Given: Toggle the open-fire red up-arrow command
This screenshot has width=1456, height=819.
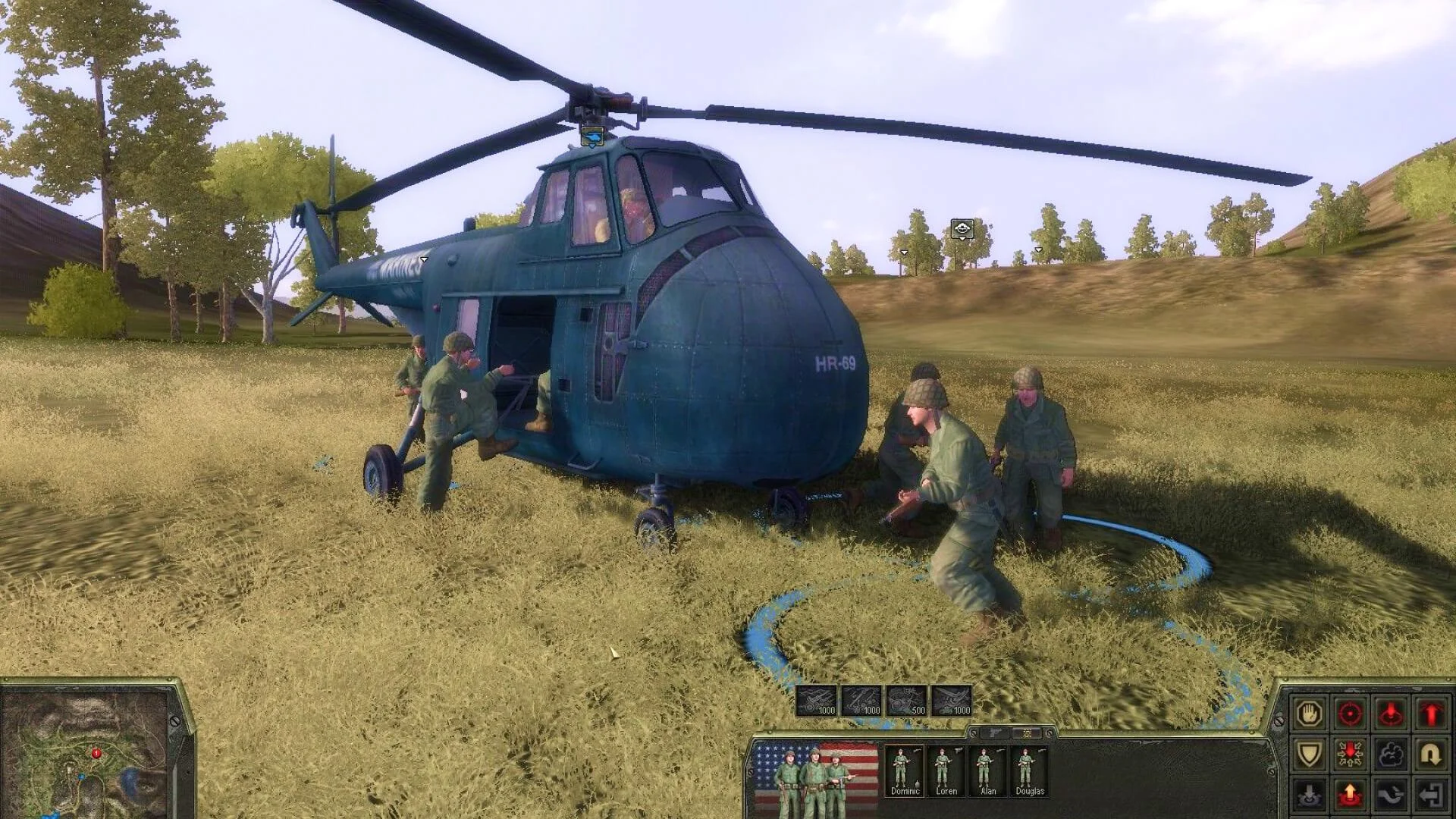Looking at the screenshot, I should pos(1430,714).
